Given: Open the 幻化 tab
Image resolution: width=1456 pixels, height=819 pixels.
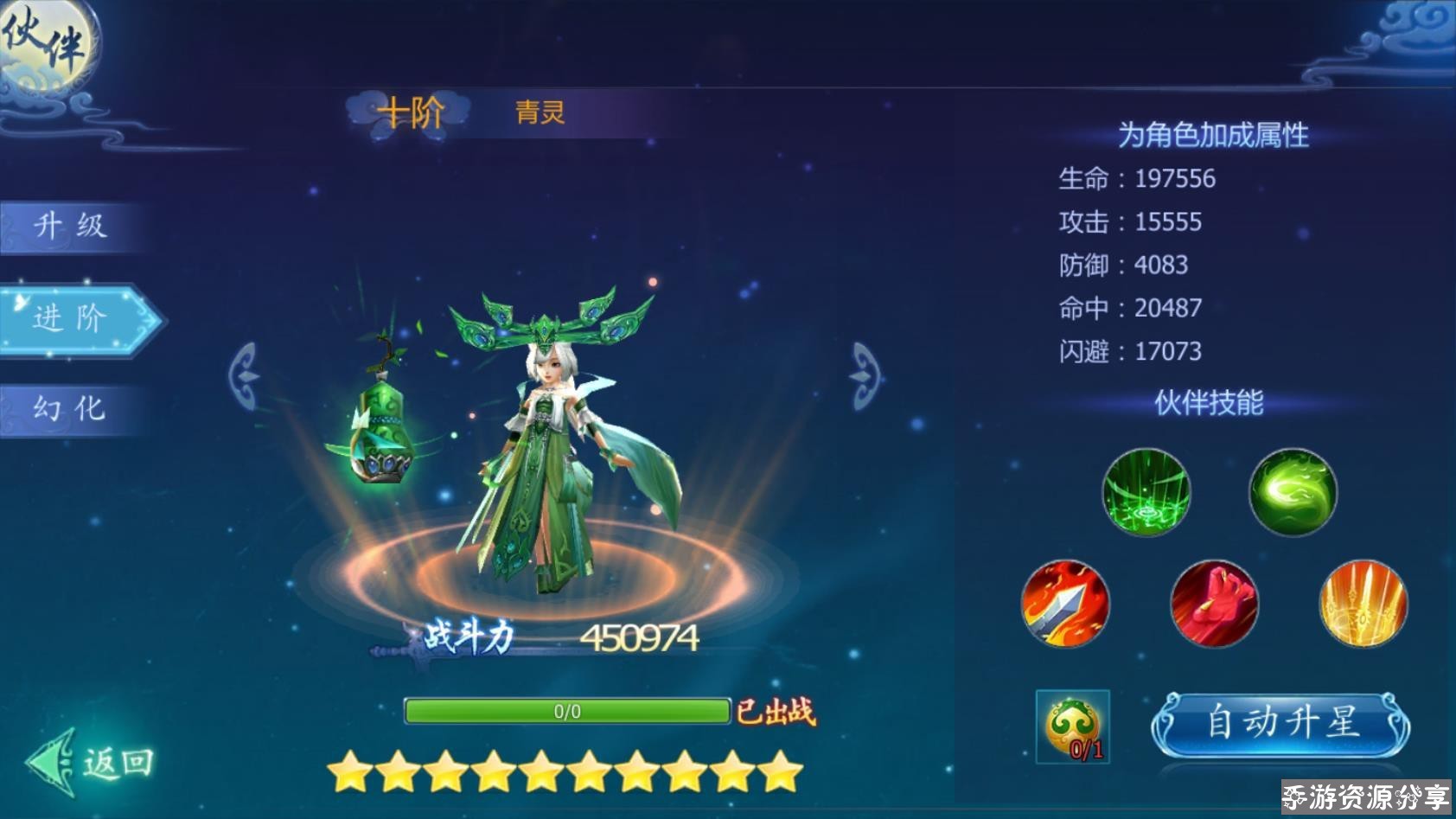Looking at the screenshot, I should click(71, 408).
